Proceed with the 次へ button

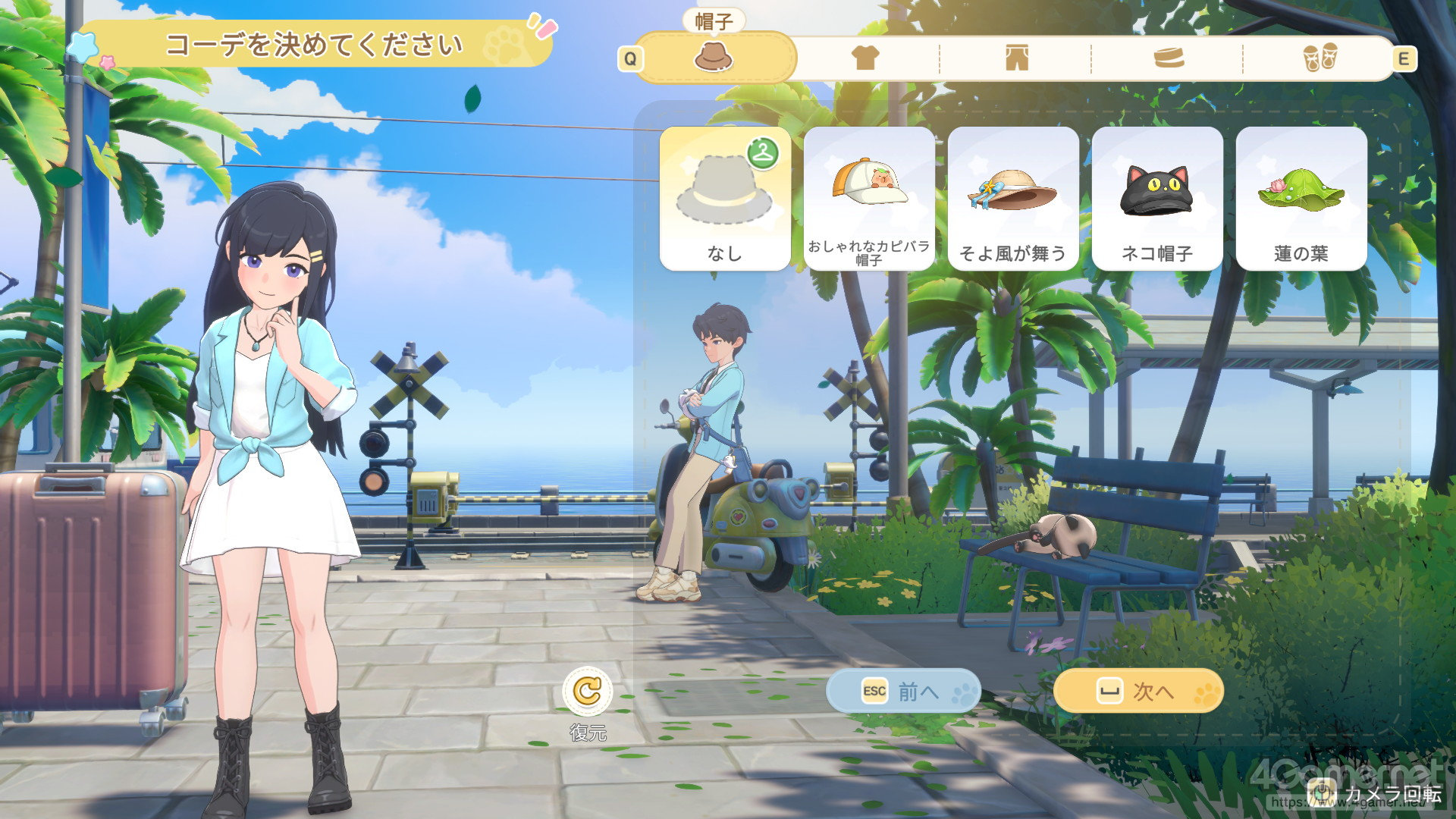pyautogui.click(x=1138, y=691)
